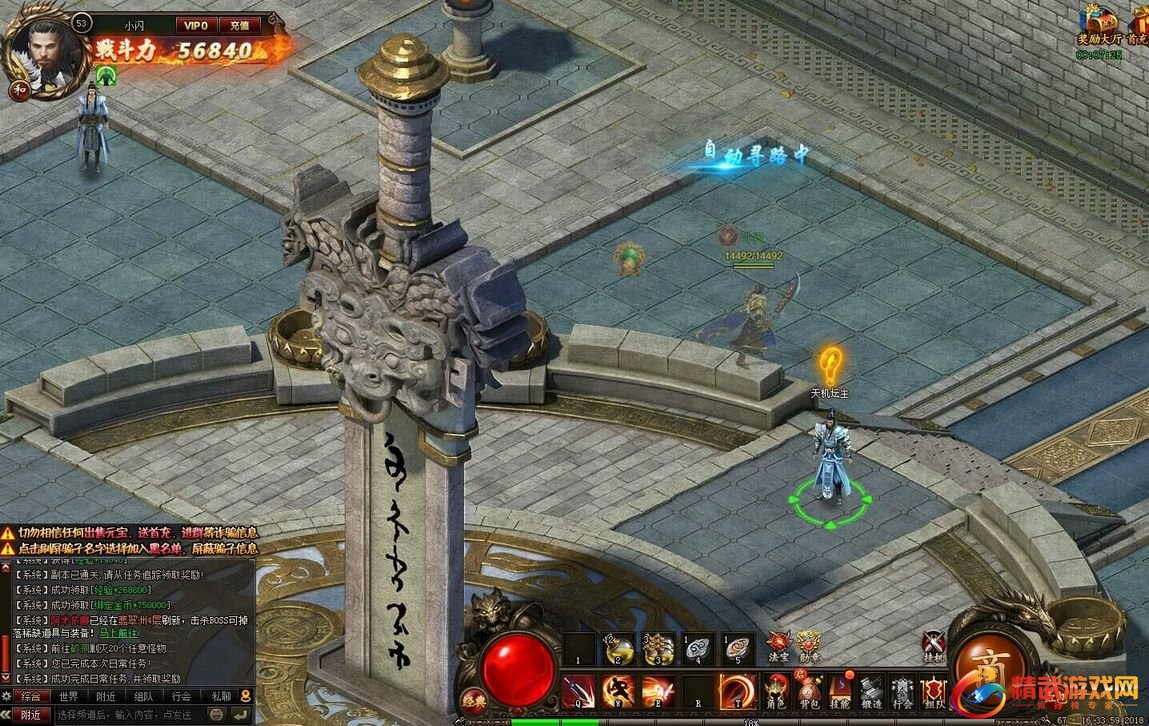1149x726 pixels.
Task: Switch chat to the 私聊 tab
Action: coord(220,696)
